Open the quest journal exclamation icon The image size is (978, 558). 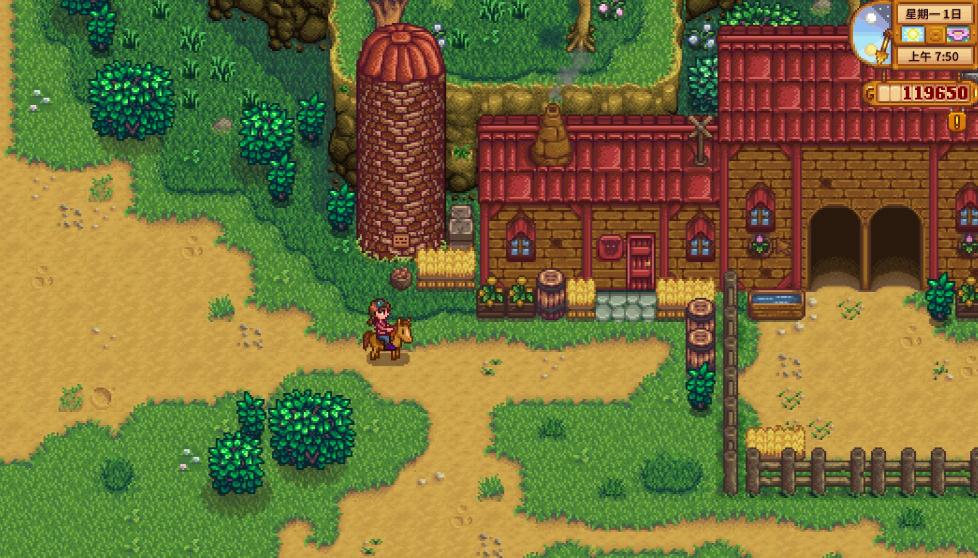coord(957,122)
